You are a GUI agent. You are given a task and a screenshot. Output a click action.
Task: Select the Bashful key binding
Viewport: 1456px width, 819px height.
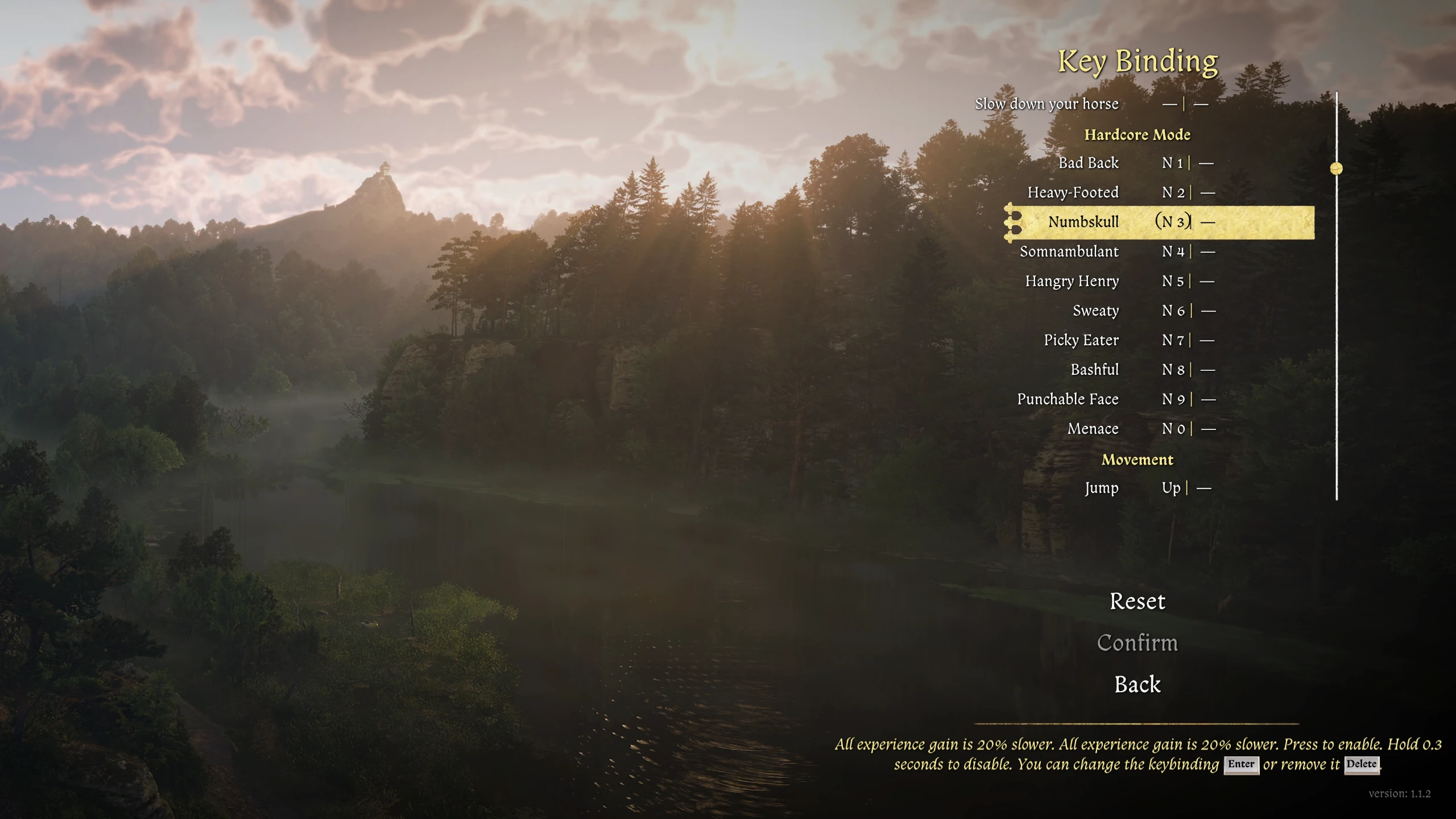coord(1094,370)
